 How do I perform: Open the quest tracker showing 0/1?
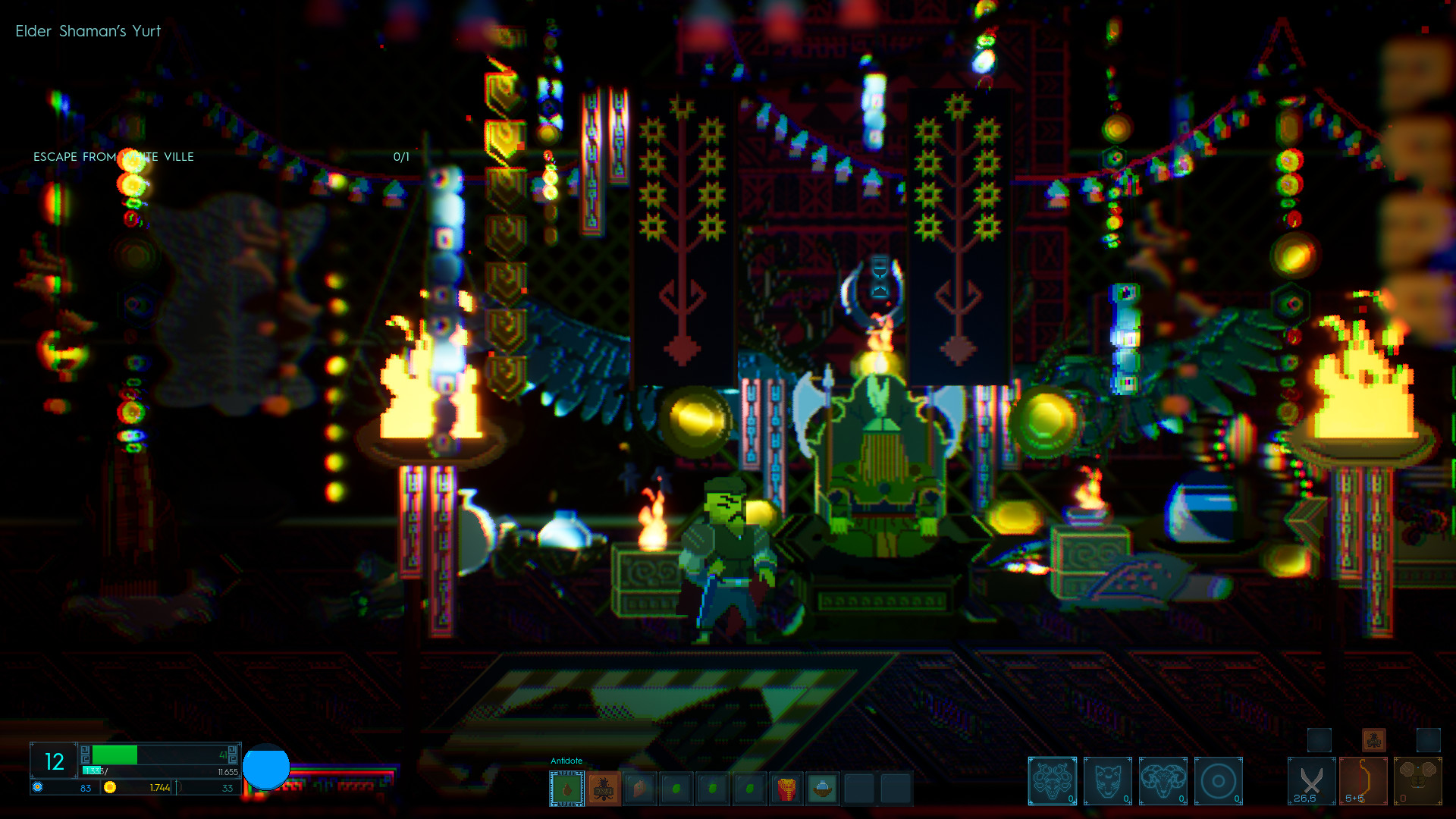click(400, 157)
